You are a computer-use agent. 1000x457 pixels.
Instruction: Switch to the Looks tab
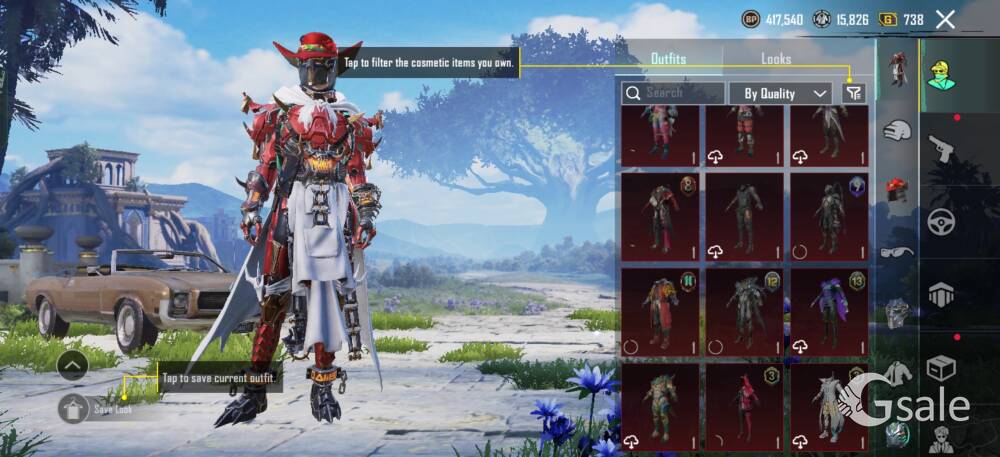776,59
